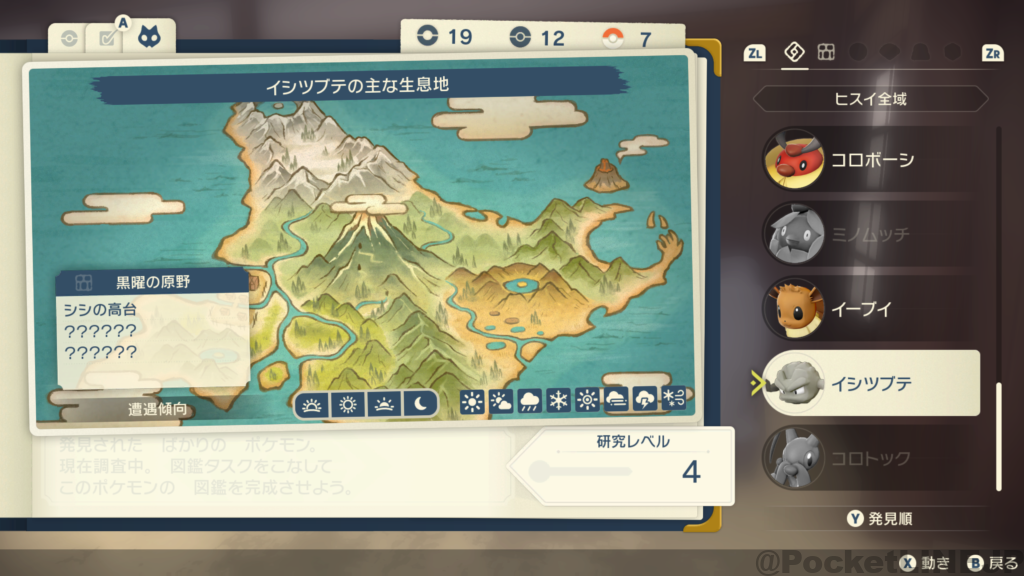
Task: Toggle the sunset time-of-day icon
Action: click(x=384, y=404)
